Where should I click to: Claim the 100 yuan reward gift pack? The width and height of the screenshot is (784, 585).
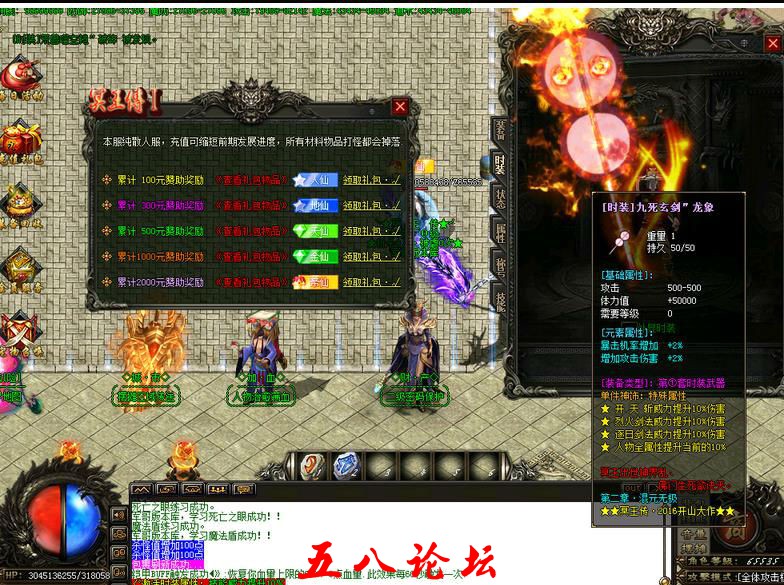pyautogui.click(x=372, y=181)
